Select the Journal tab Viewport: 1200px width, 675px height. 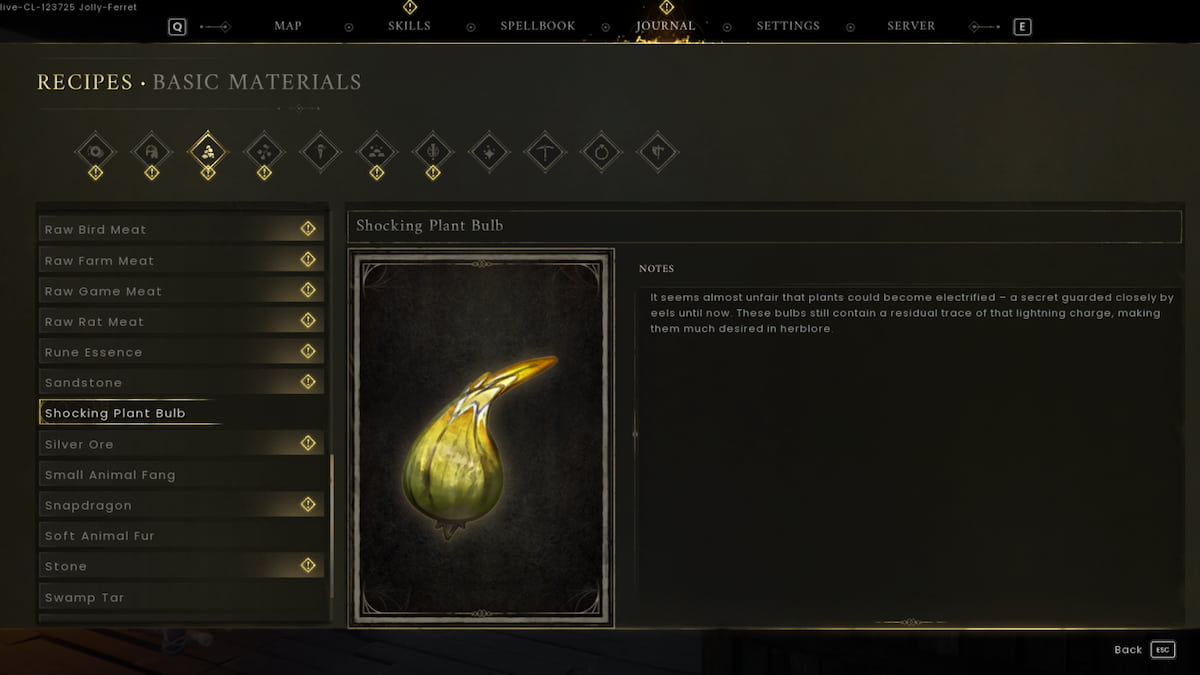(x=665, y=26)
